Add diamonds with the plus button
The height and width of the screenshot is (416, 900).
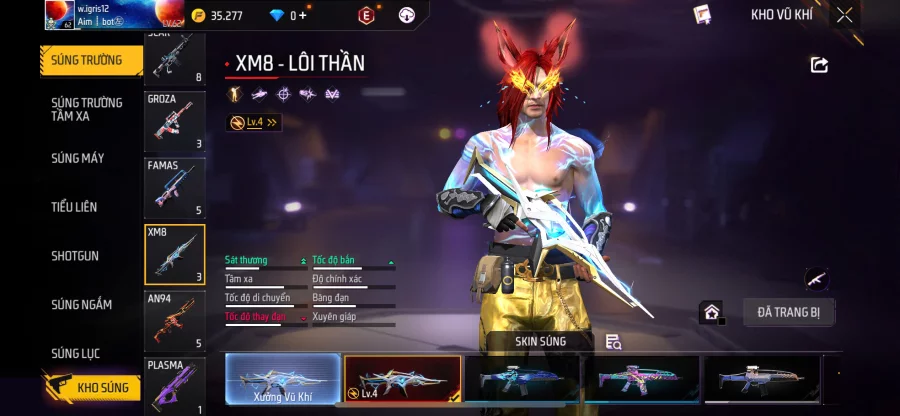(302, 15)
